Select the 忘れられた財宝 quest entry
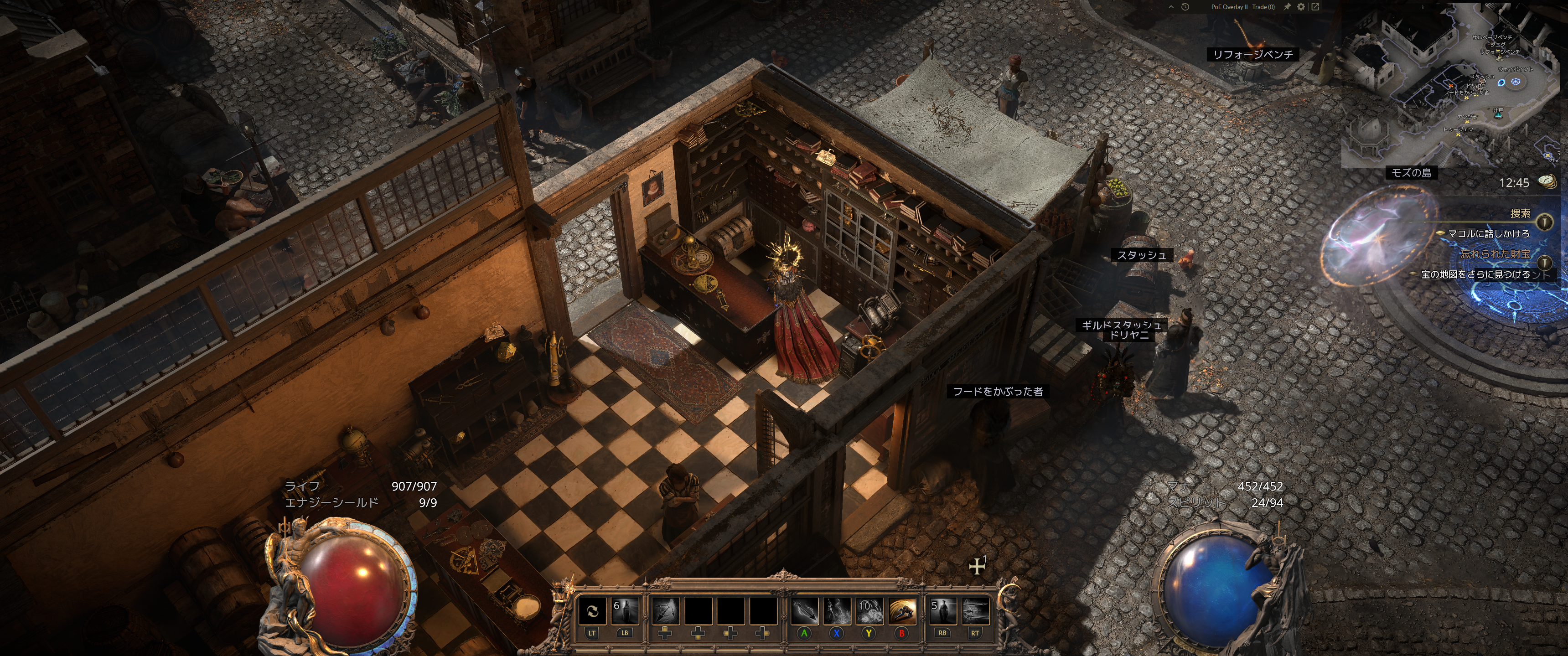The image size is (1568, 656). 1495,254
